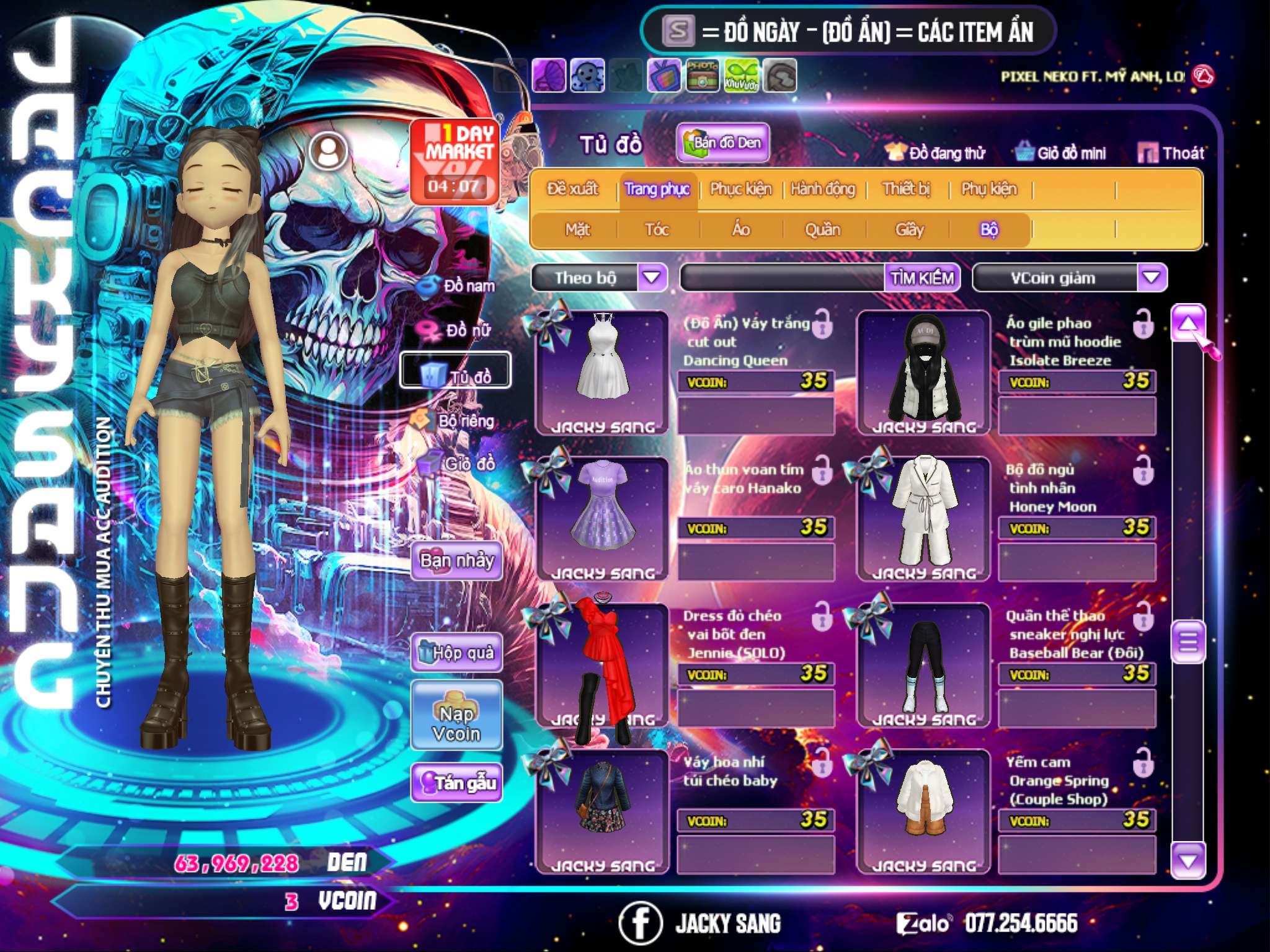Click the TÌM KIẾM search button
Viewport: 1270px width, 952px height.
click(x=921, y=278)
